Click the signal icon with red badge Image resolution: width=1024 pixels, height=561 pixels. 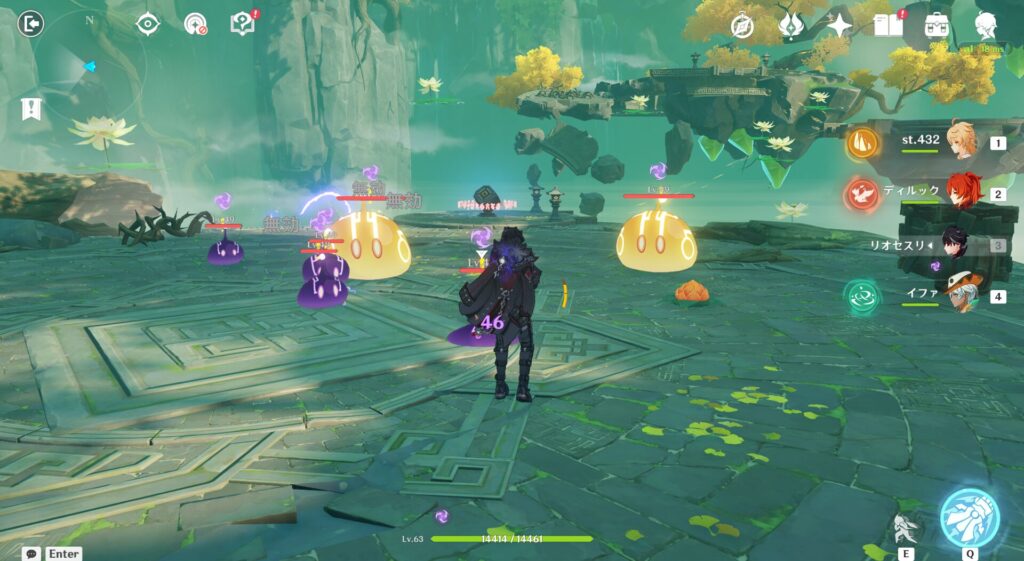coord(195,24)
